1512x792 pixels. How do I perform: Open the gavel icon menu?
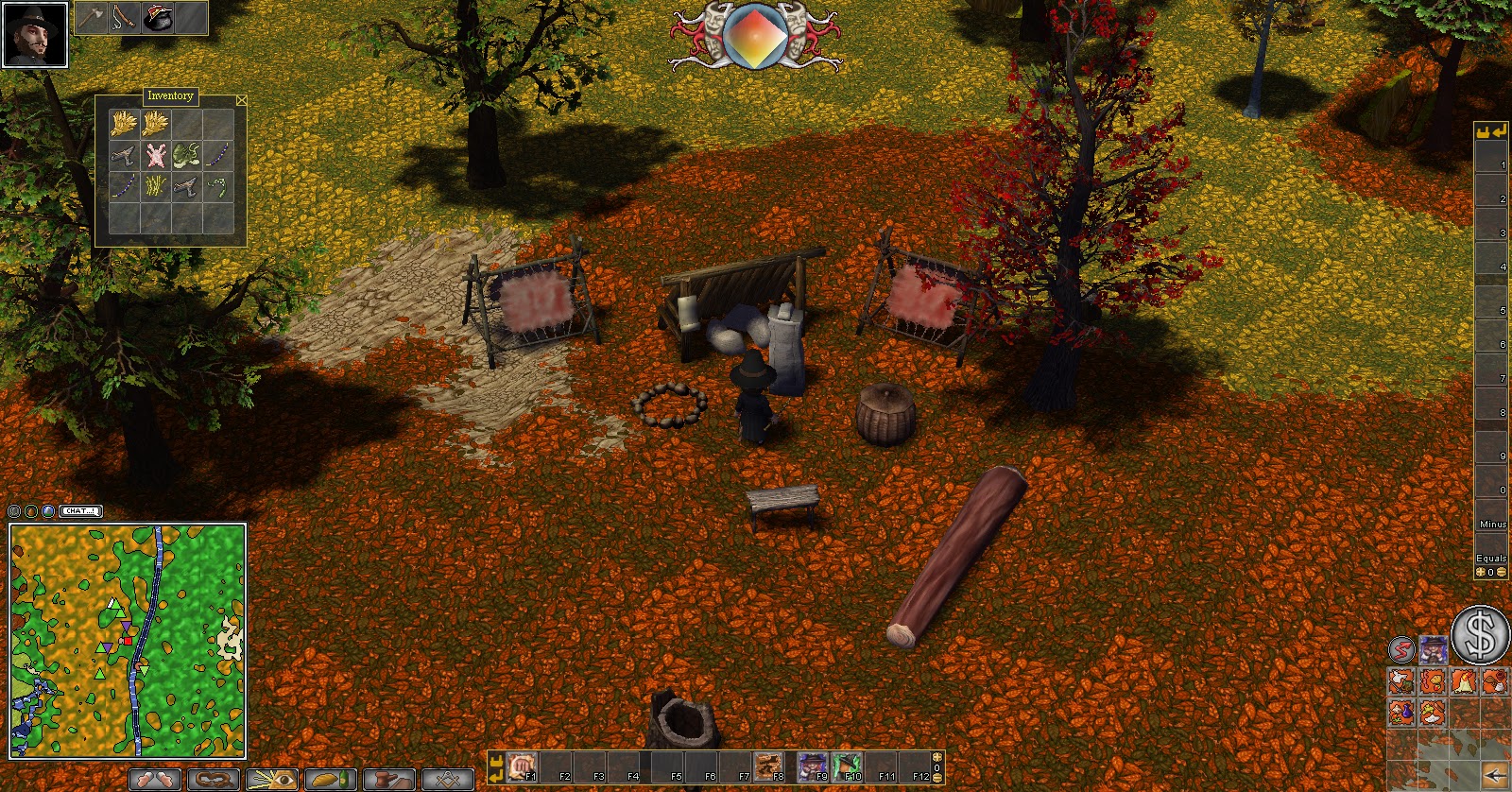coord(389,780)
